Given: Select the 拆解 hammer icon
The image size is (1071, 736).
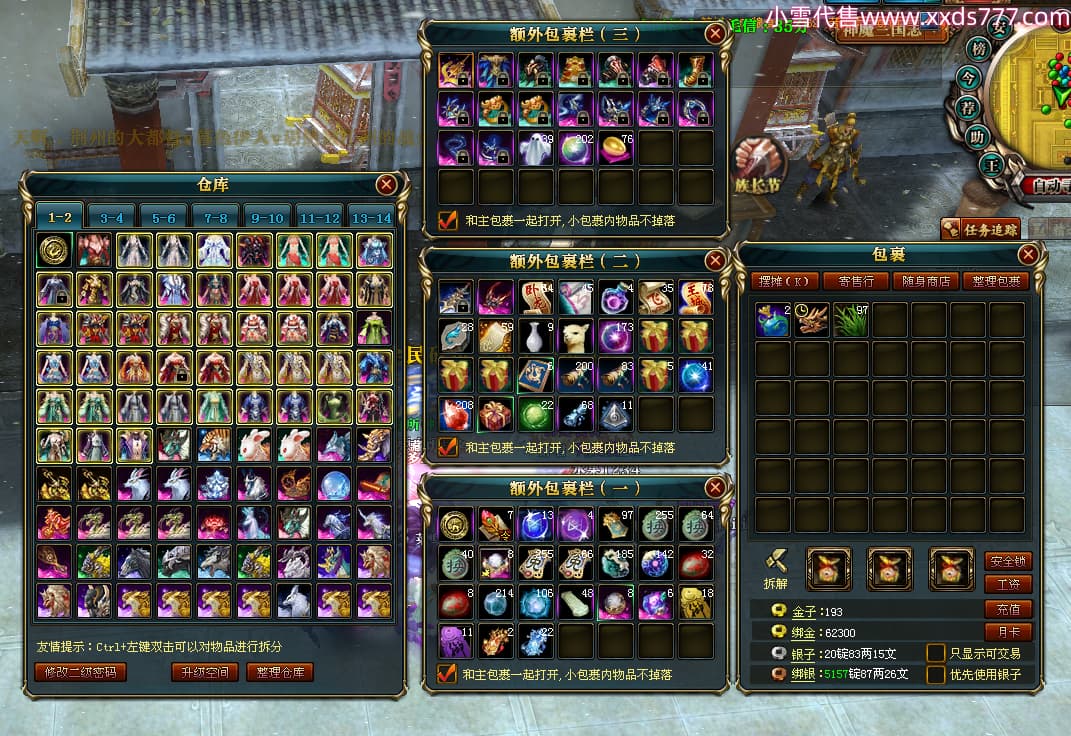Looking at the screenshot, I should tap(777, 565).
